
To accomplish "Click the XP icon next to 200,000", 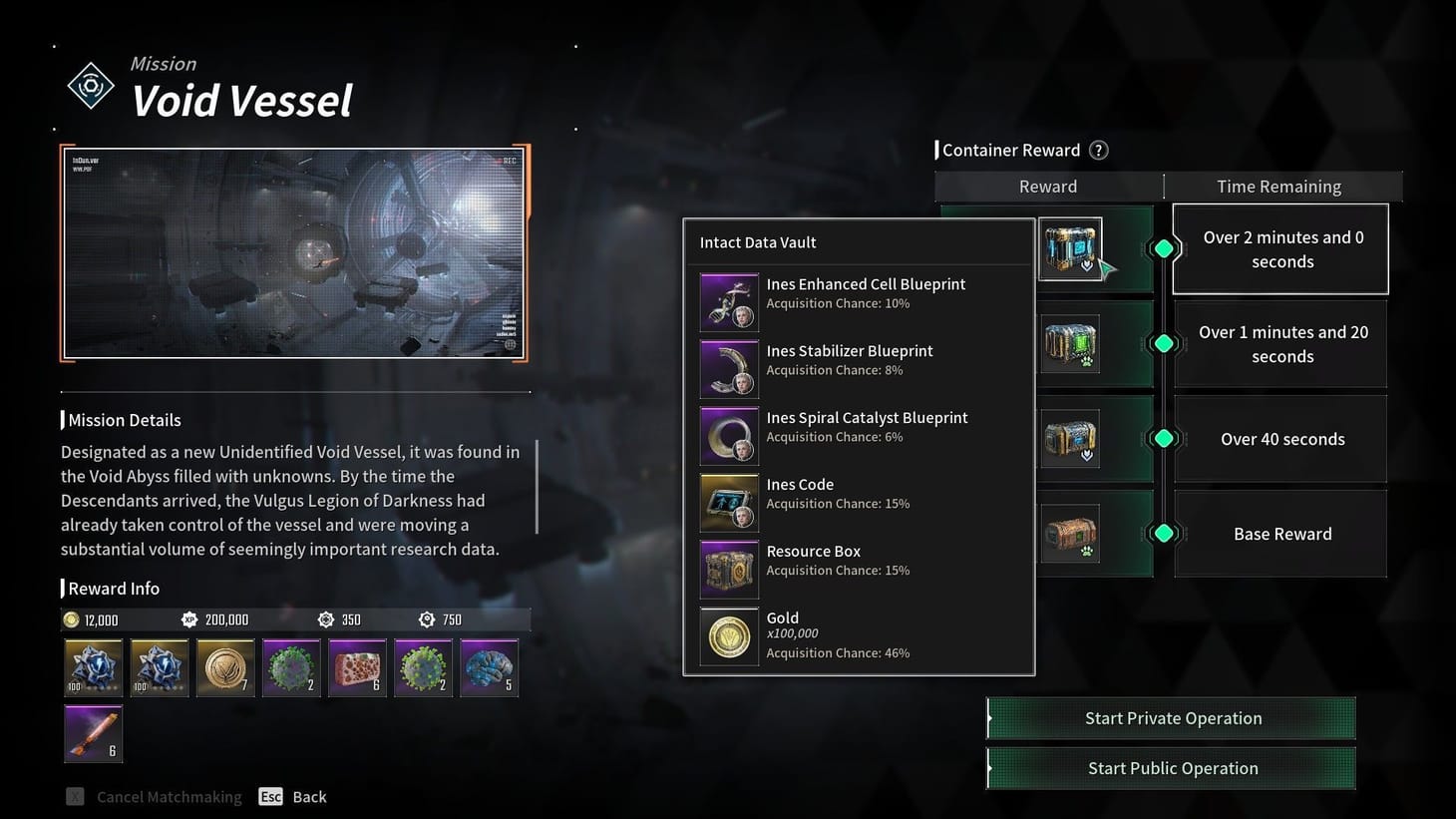I will 189,618.
